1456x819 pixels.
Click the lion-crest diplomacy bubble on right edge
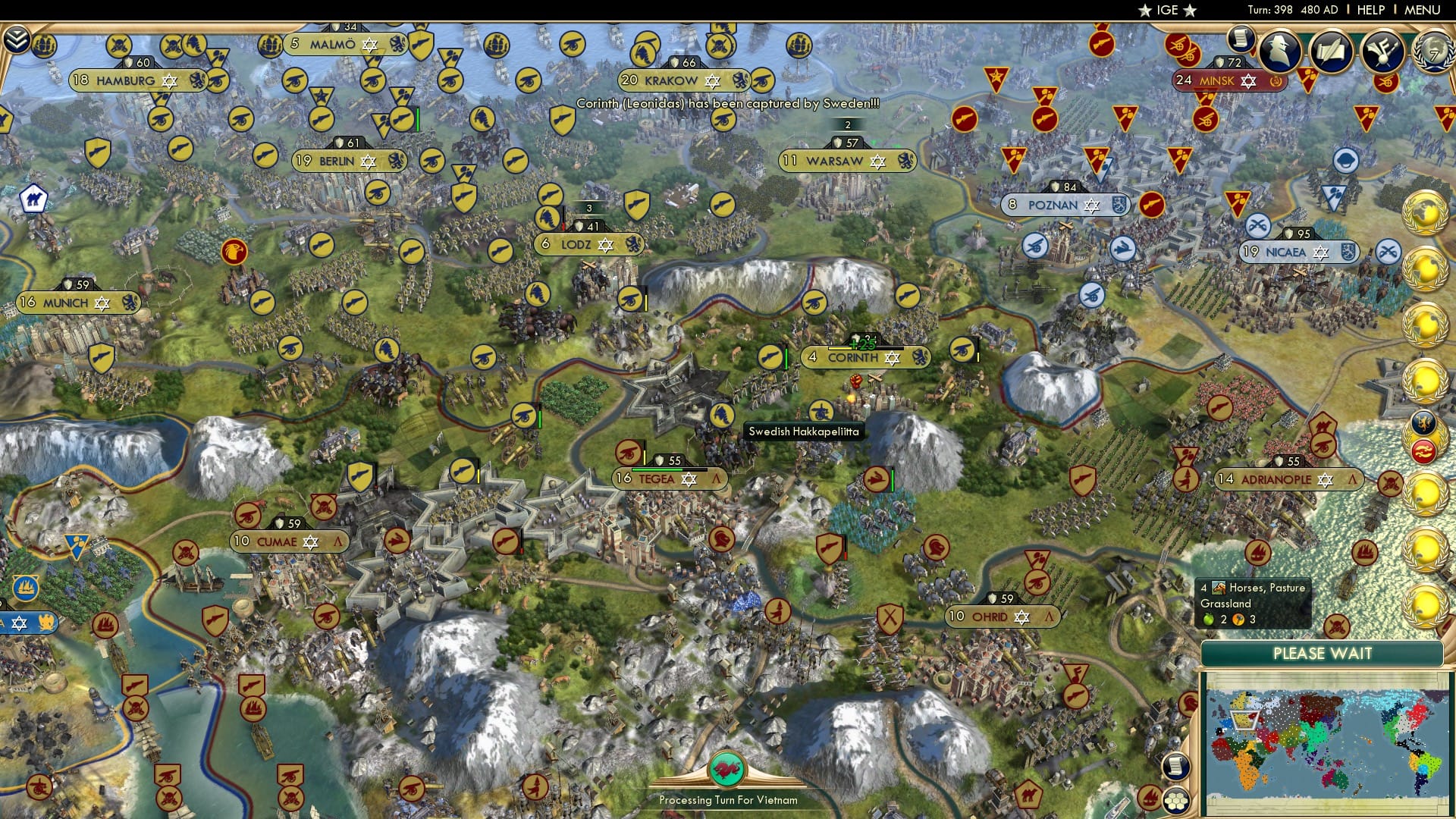[1426, 423]
